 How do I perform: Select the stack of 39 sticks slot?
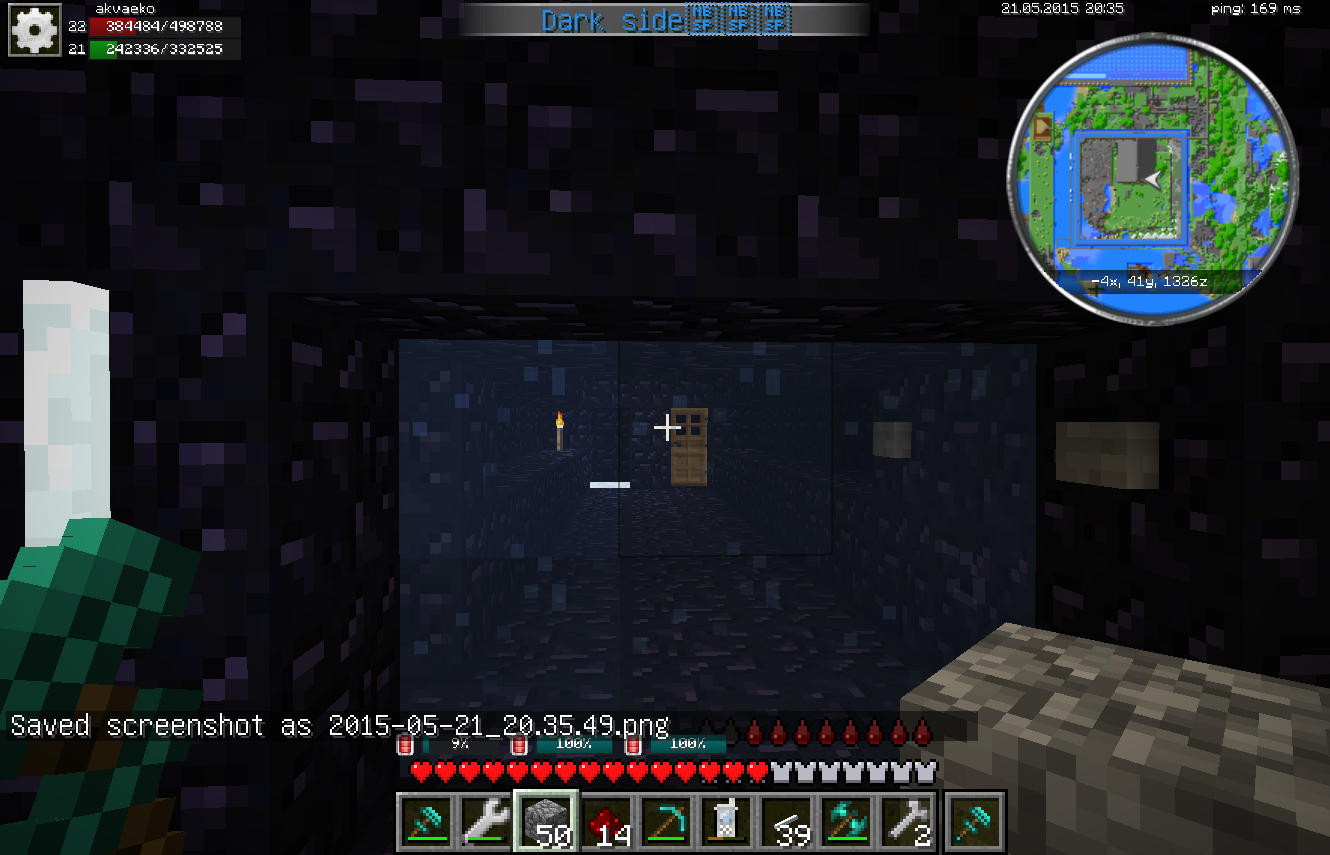(x=785, y=822)
